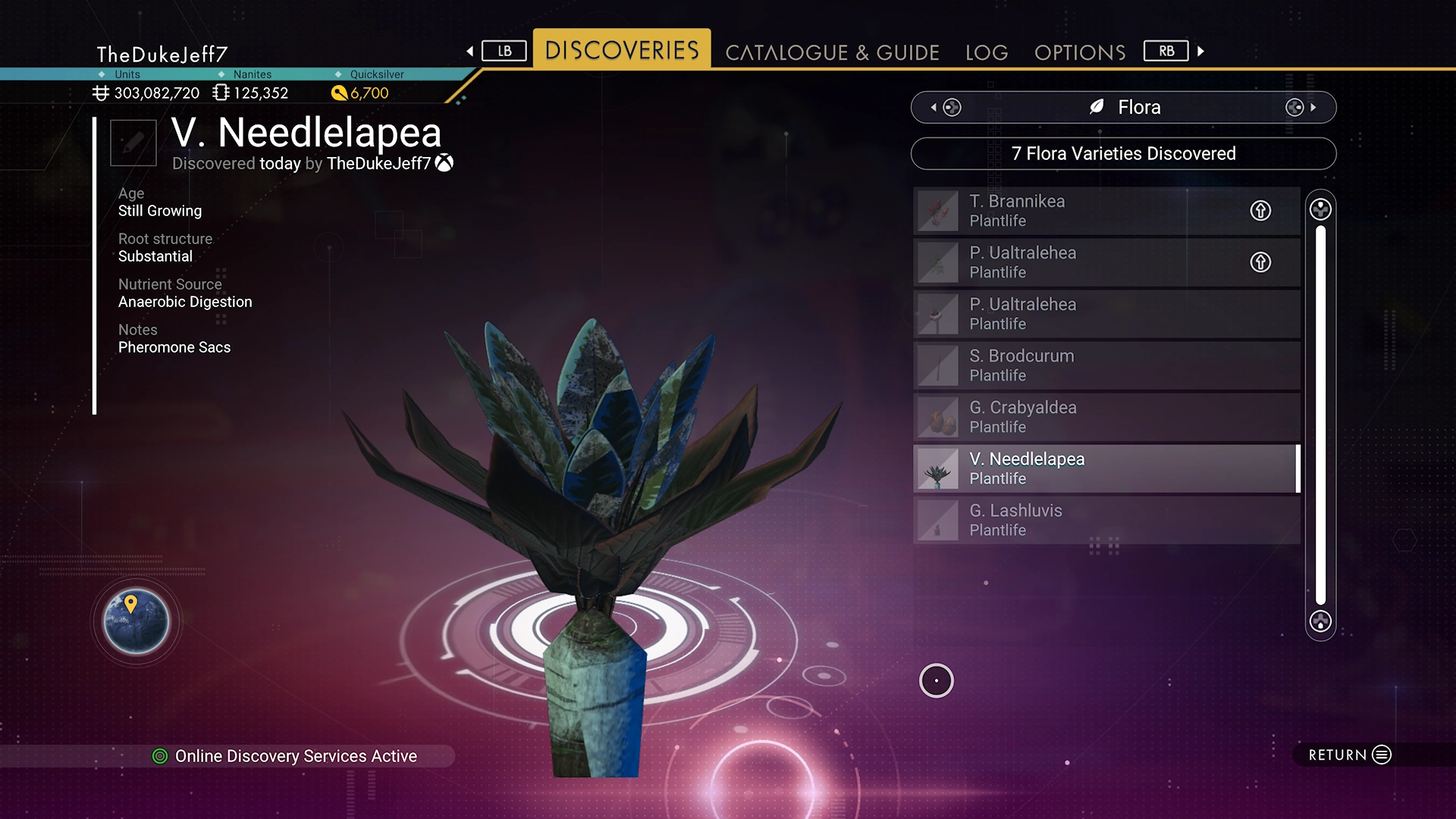Switch to the Catalogue & Guide tab

pyautogui.click(x=832, y=52)
